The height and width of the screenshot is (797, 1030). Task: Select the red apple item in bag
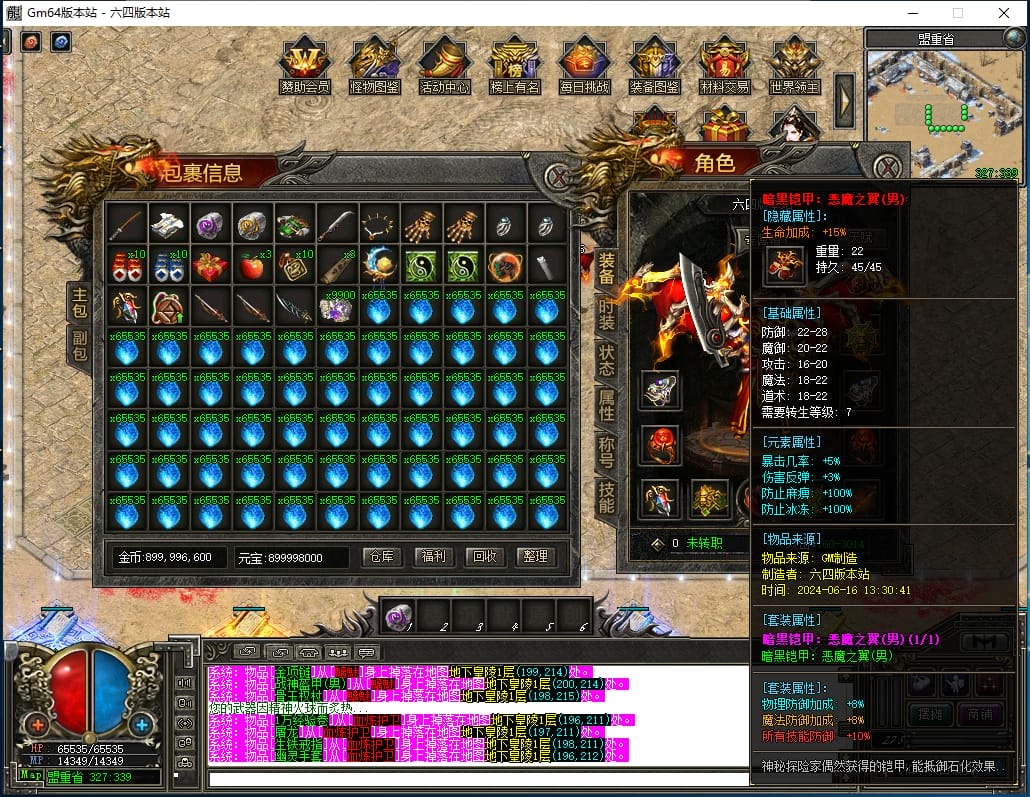click(252, 265)
